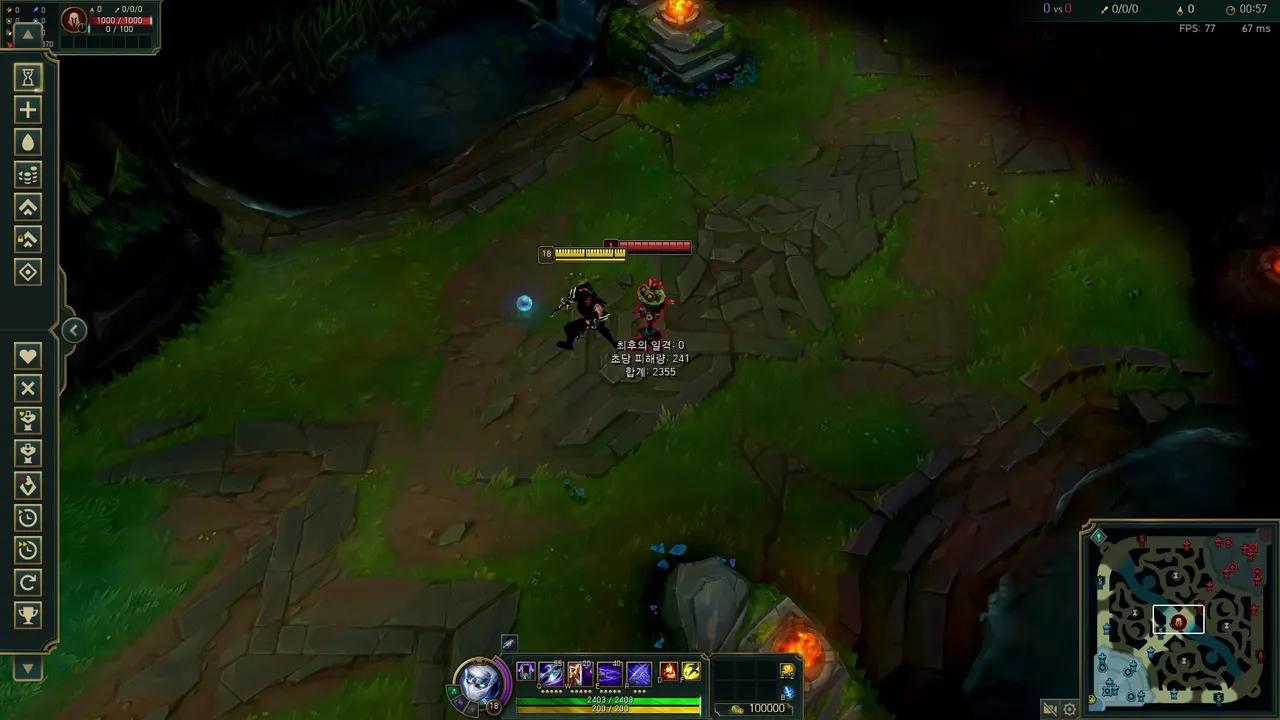The width and height of the screenshot is (1280, 720).
Task: Pause the game using the hourglass icon
Action: pos(28,77)
